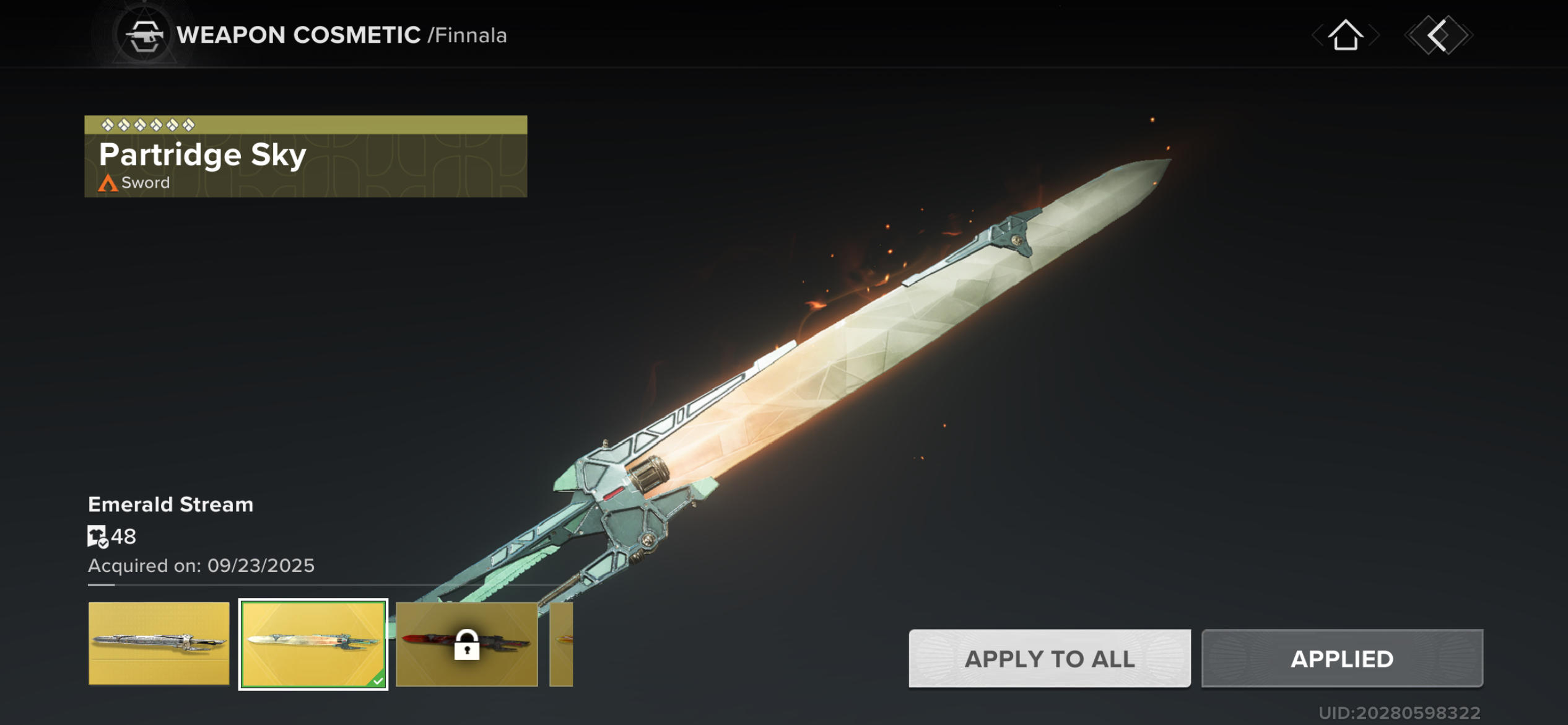
Task: Go to the home screen
Action: coord(1345,35)
